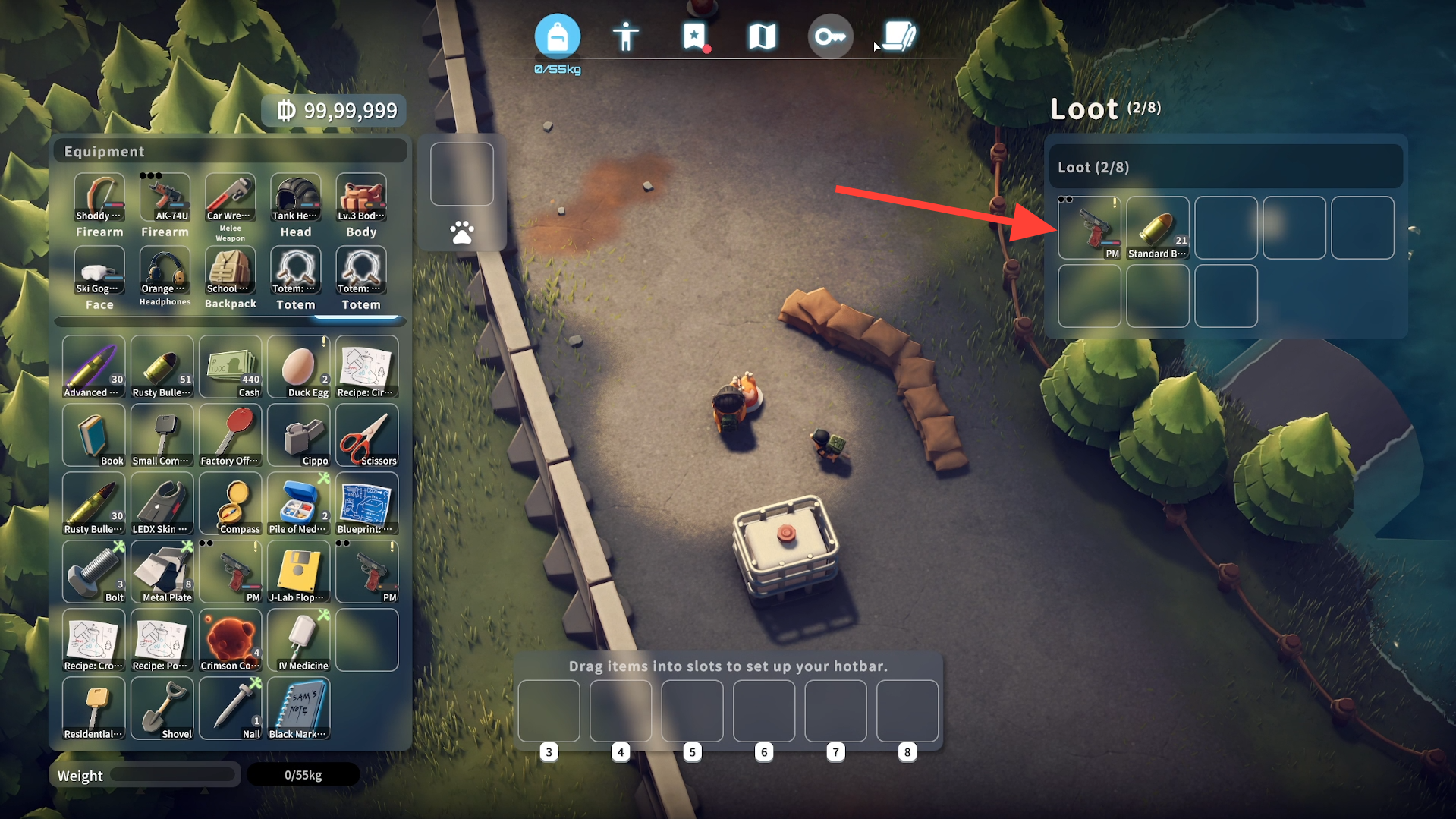Choose the Crimson Core item stack
1456x819 pixels.
[x=230, y=641]
